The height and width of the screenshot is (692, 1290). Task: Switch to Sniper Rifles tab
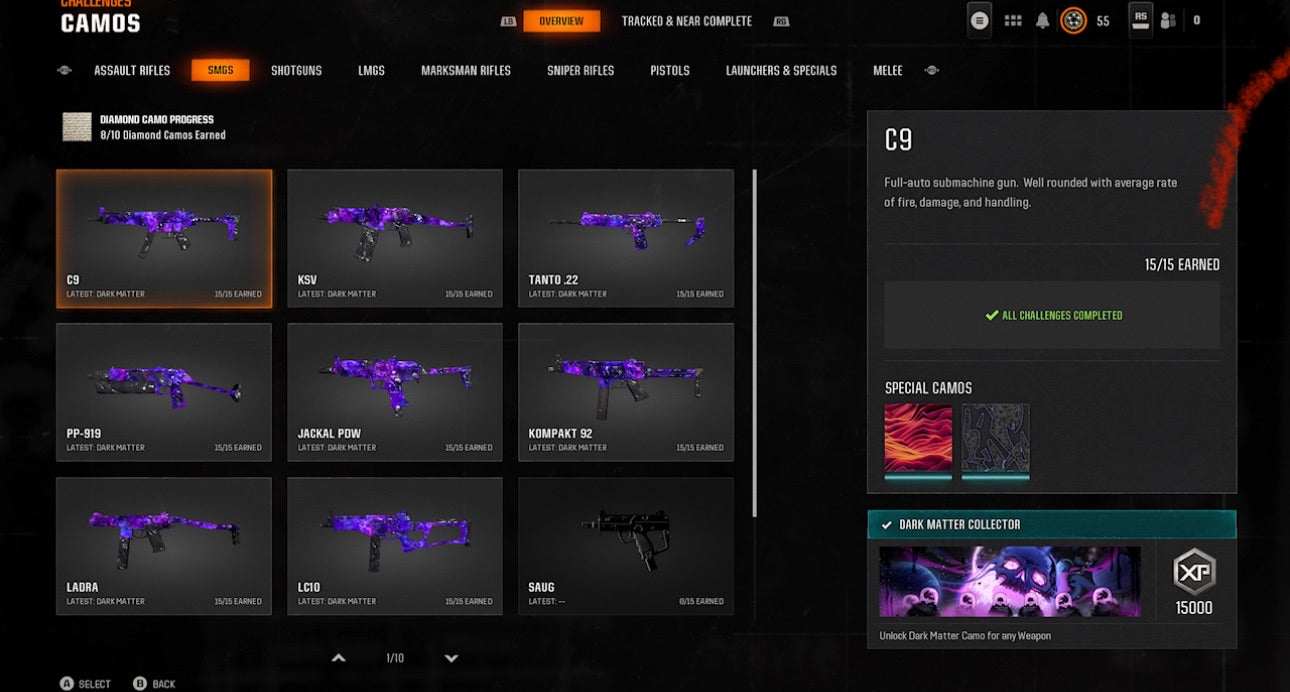(580, 71)
